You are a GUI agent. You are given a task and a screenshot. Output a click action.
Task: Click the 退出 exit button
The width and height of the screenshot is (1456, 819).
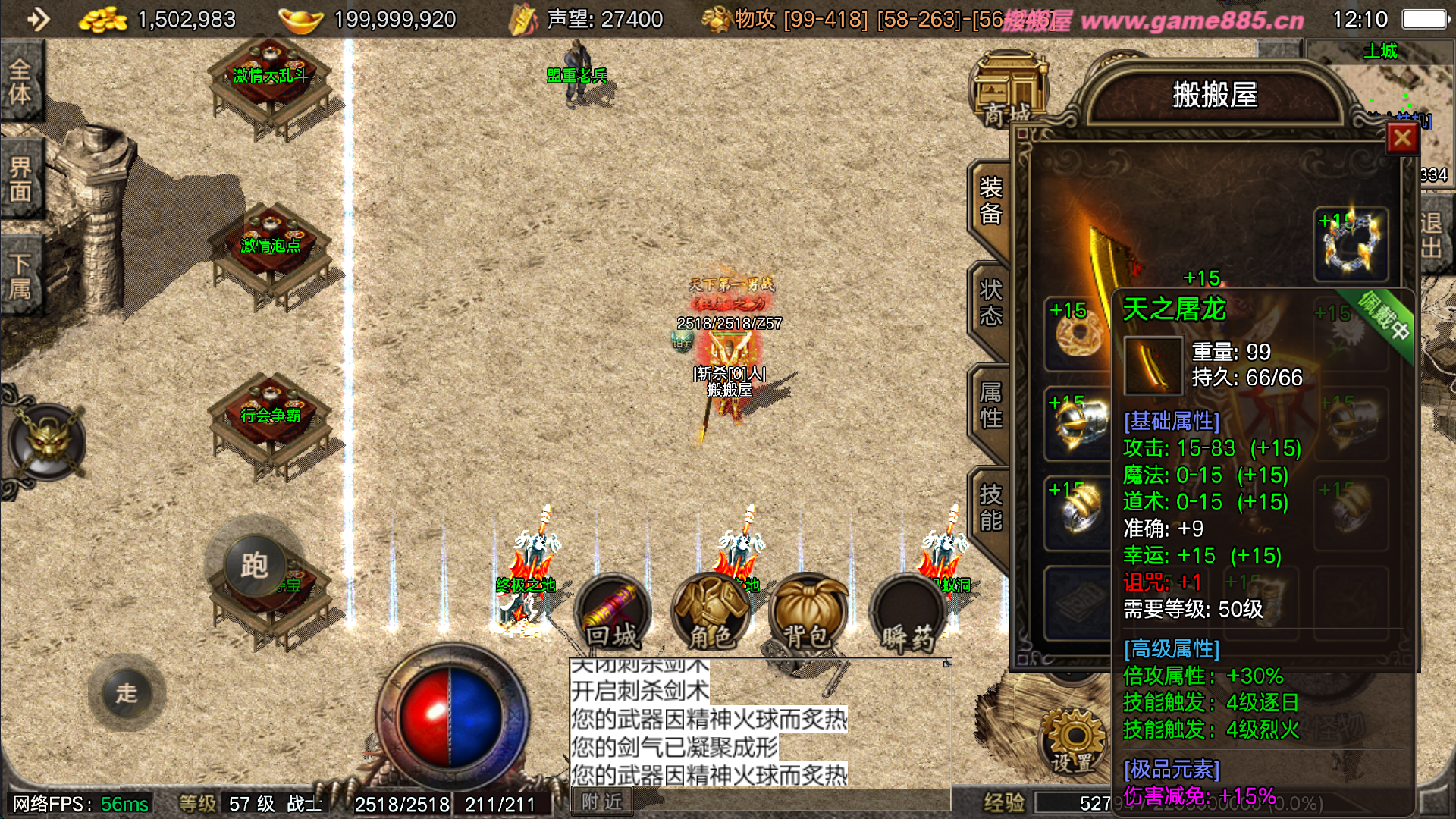coord(1432,235)
